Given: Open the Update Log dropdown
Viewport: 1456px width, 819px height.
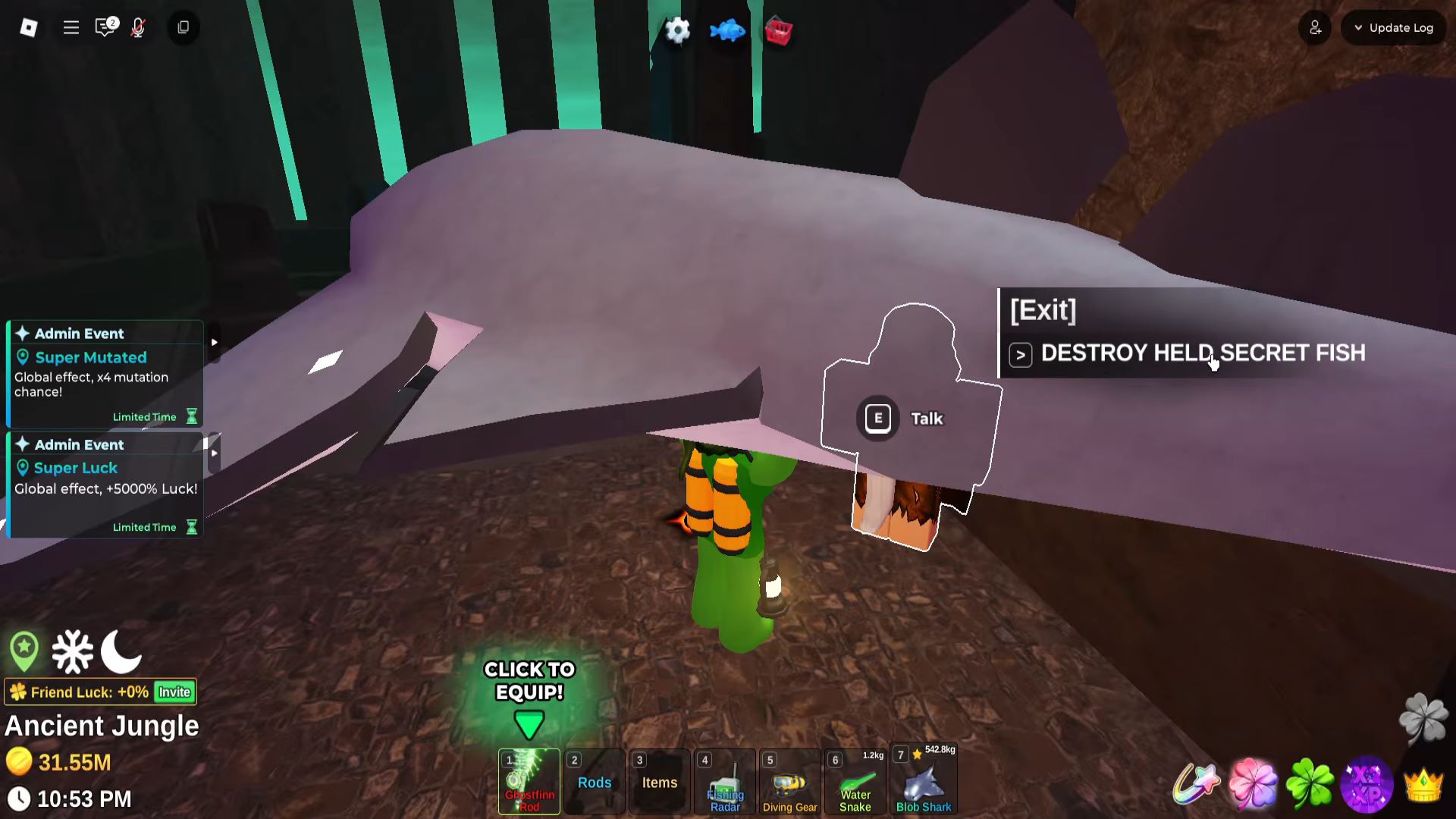Looking at the screenshot, I should pyautogui.click(x=1394, y=28).
